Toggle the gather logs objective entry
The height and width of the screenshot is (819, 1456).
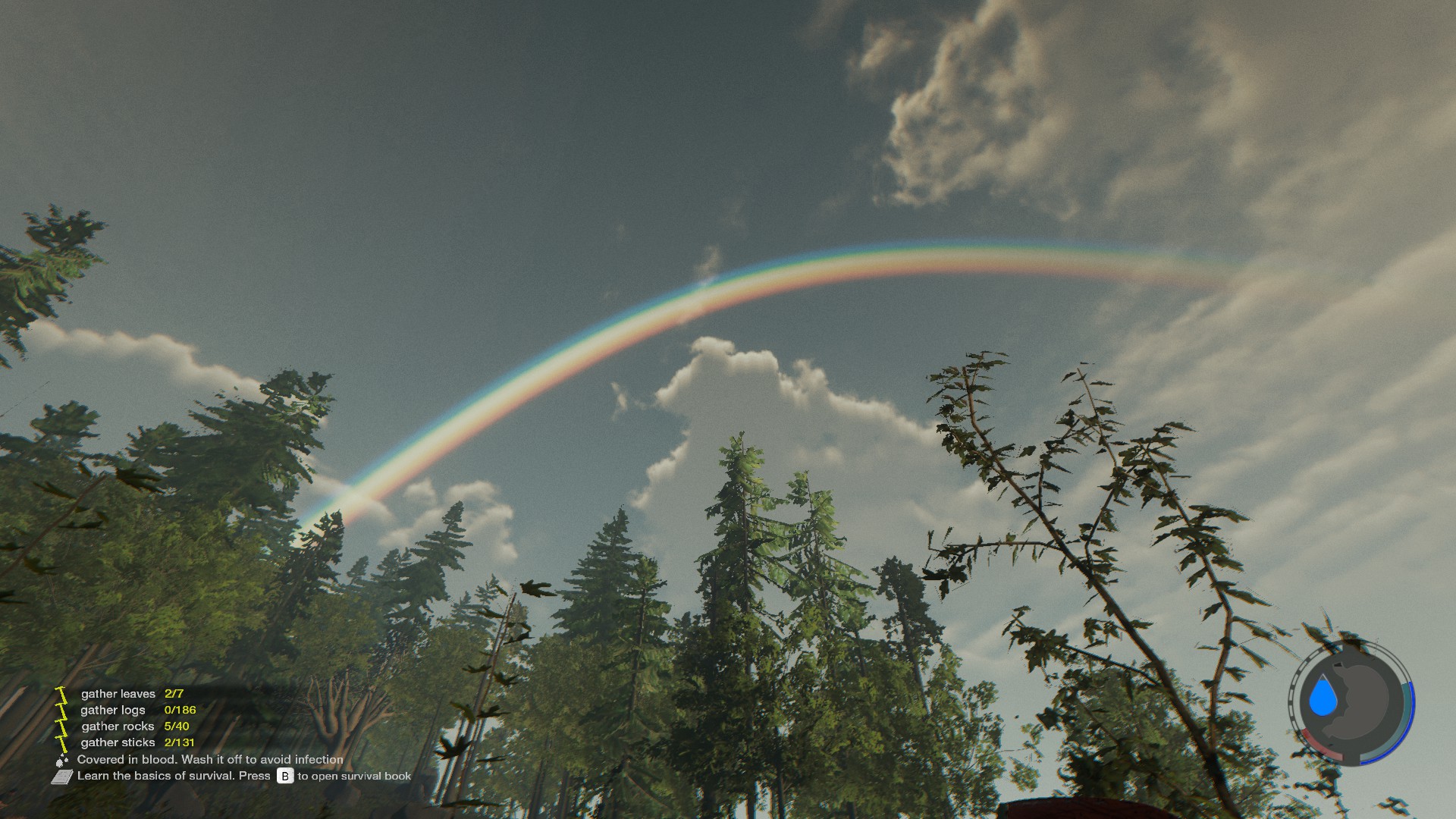click(113, 710)
